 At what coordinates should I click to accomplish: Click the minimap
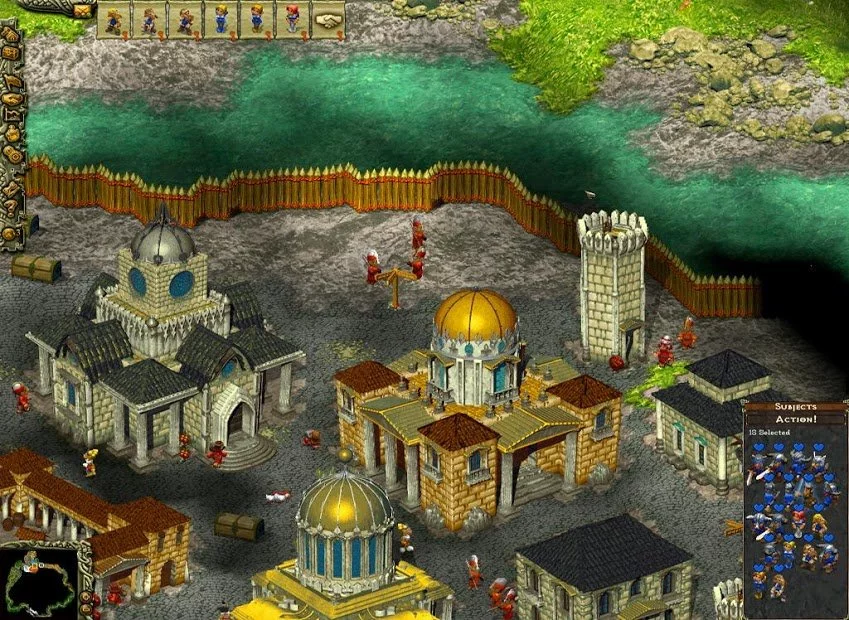point(38,582)
